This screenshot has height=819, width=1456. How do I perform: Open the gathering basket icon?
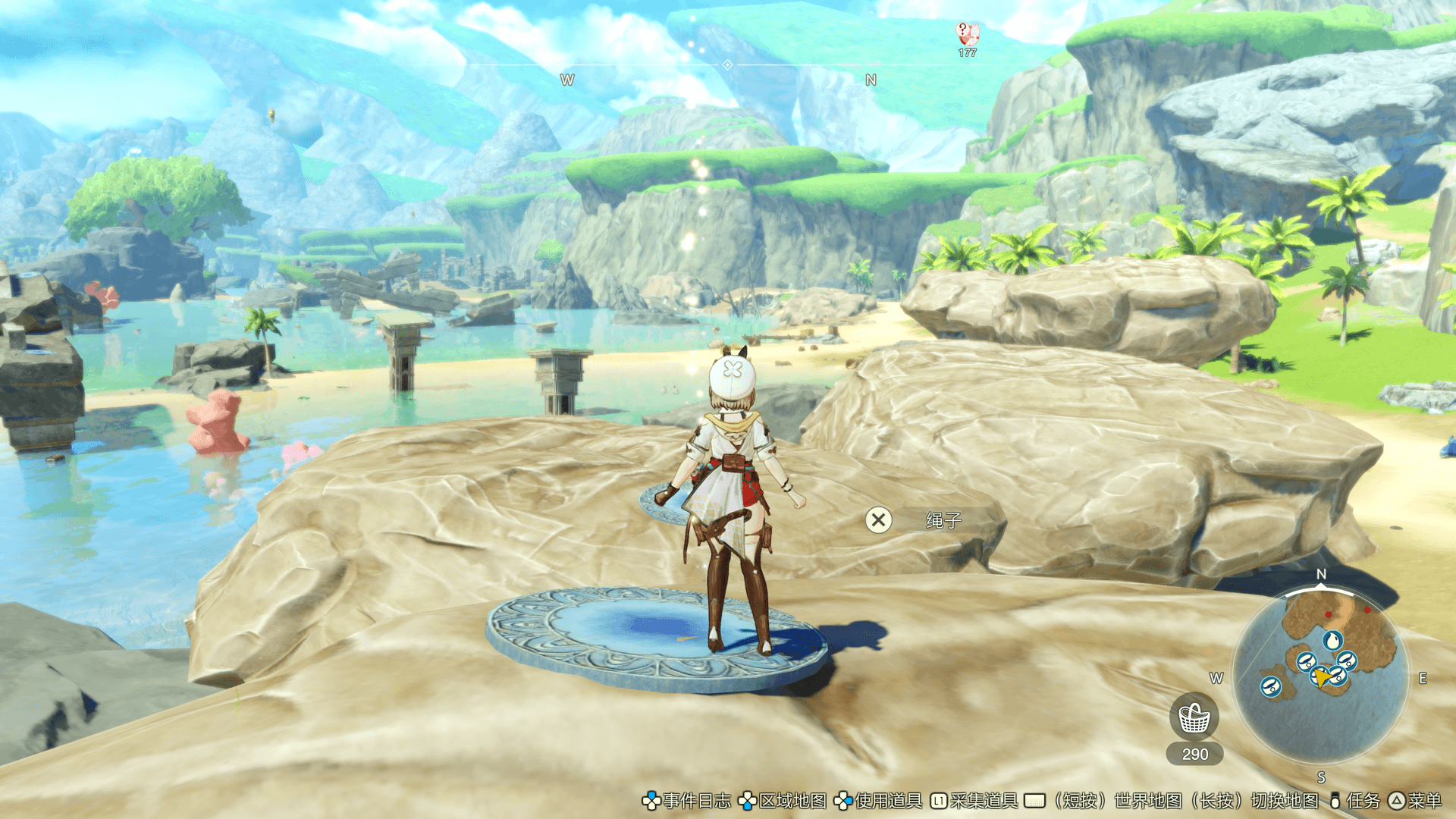tap(1194, 717)
